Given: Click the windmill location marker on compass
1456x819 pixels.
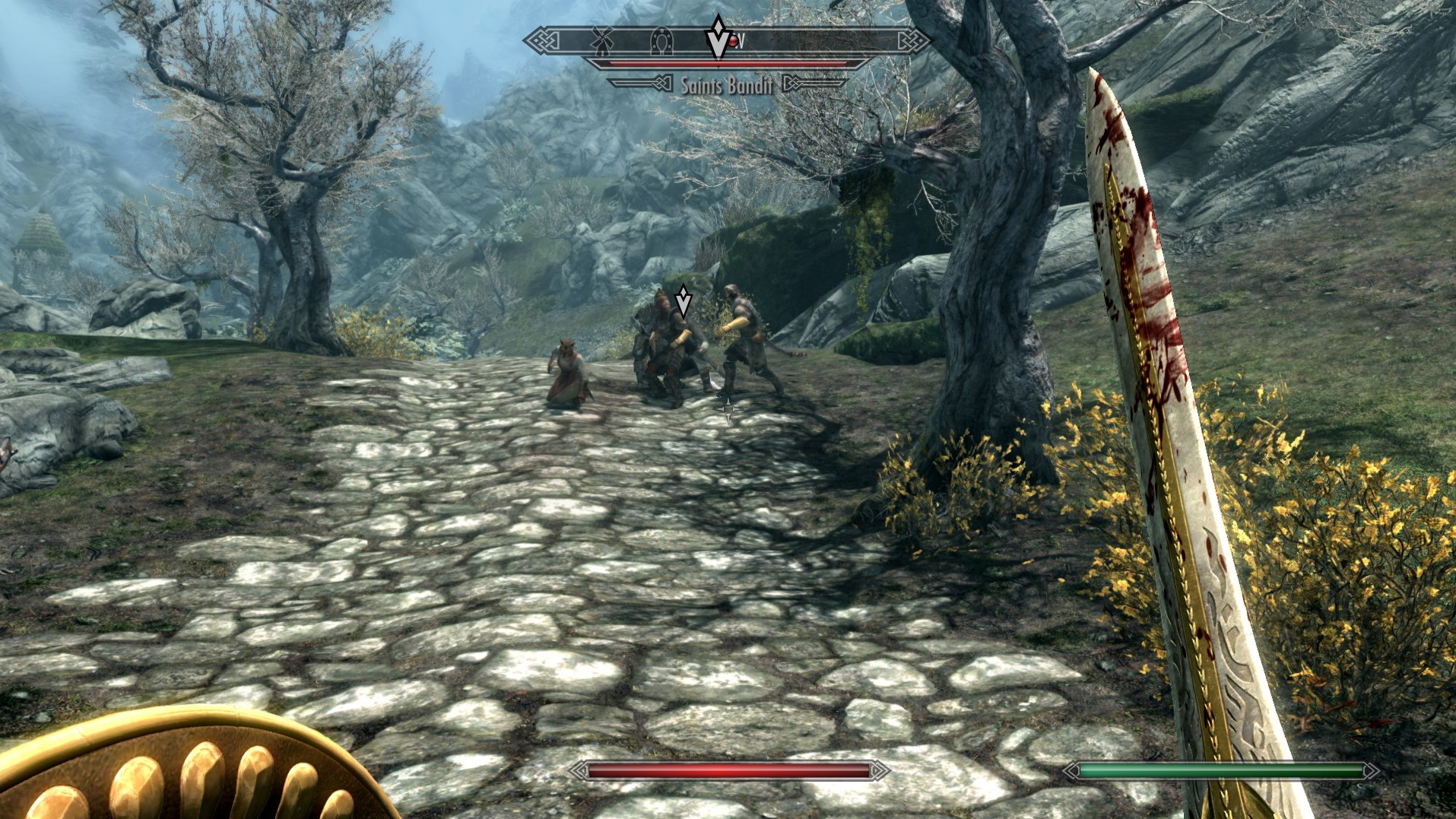Looking at the screenshot, I should tap(601, 41).
